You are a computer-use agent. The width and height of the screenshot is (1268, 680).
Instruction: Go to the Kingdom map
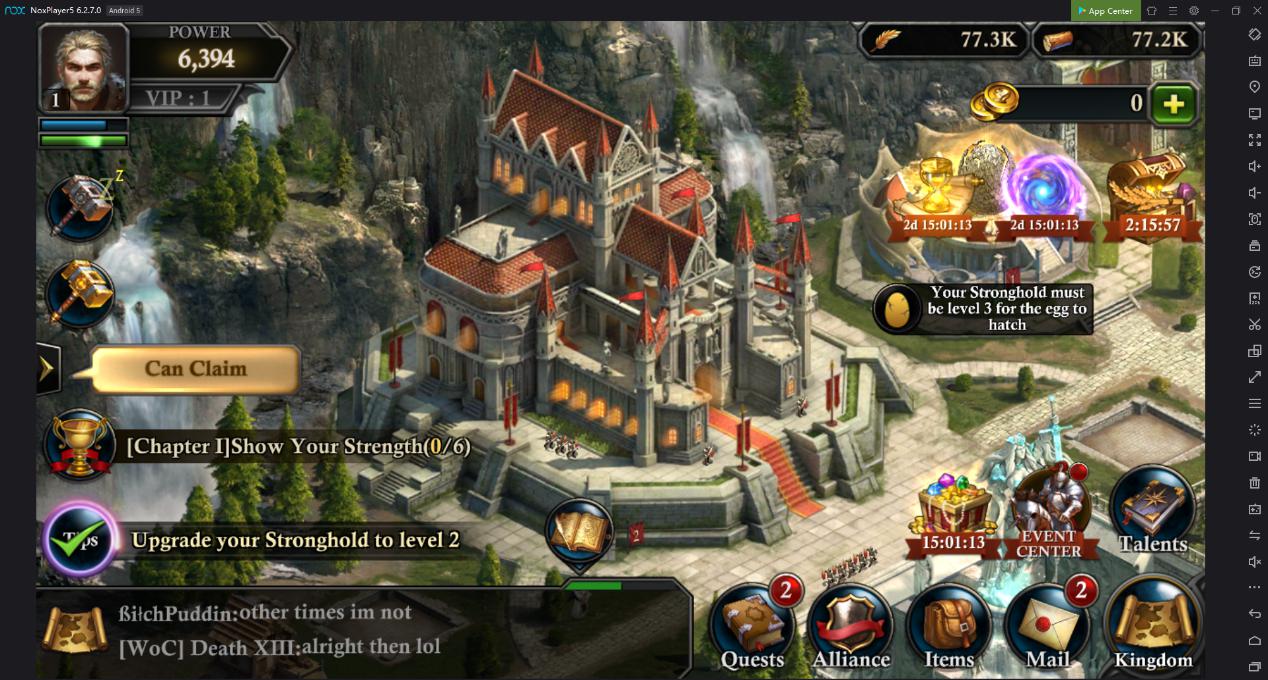pyautogui.click(x=1153, y=625)
